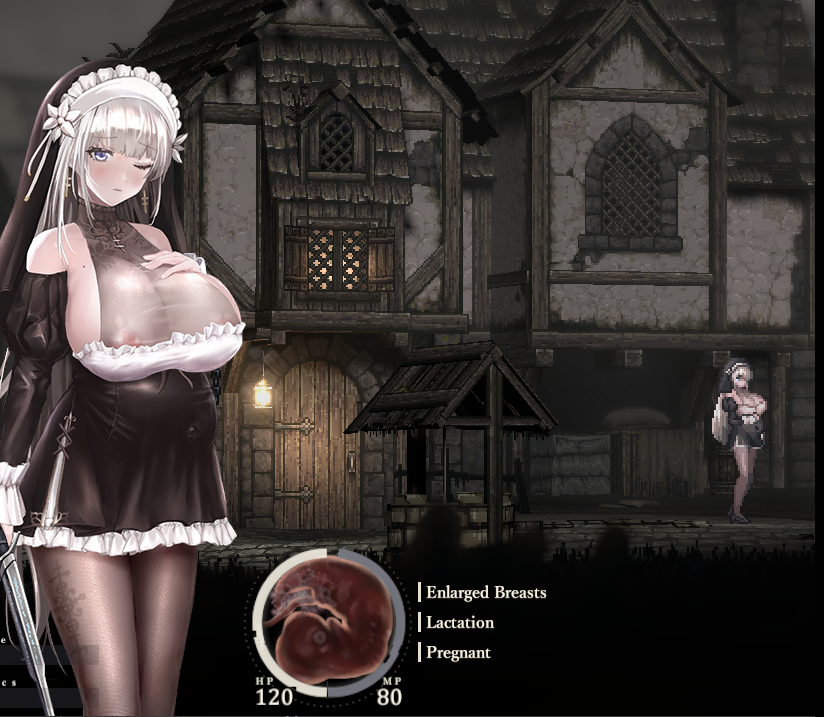The image size is (824, 717).
Task: Select the Pregnant status entry
Action: 458,652
